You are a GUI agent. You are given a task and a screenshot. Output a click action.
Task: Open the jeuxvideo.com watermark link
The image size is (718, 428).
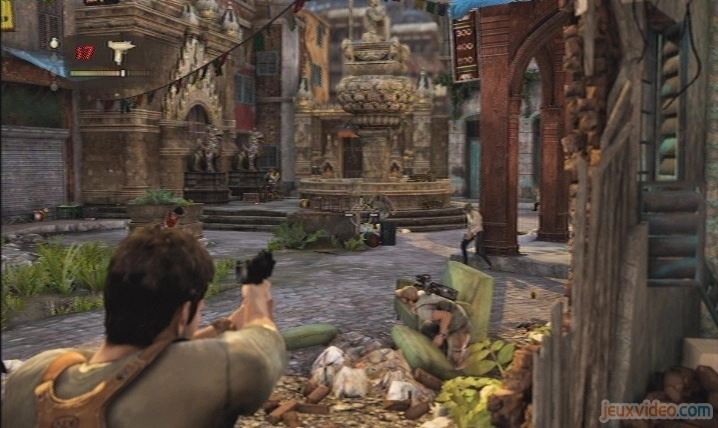[655, 409]
